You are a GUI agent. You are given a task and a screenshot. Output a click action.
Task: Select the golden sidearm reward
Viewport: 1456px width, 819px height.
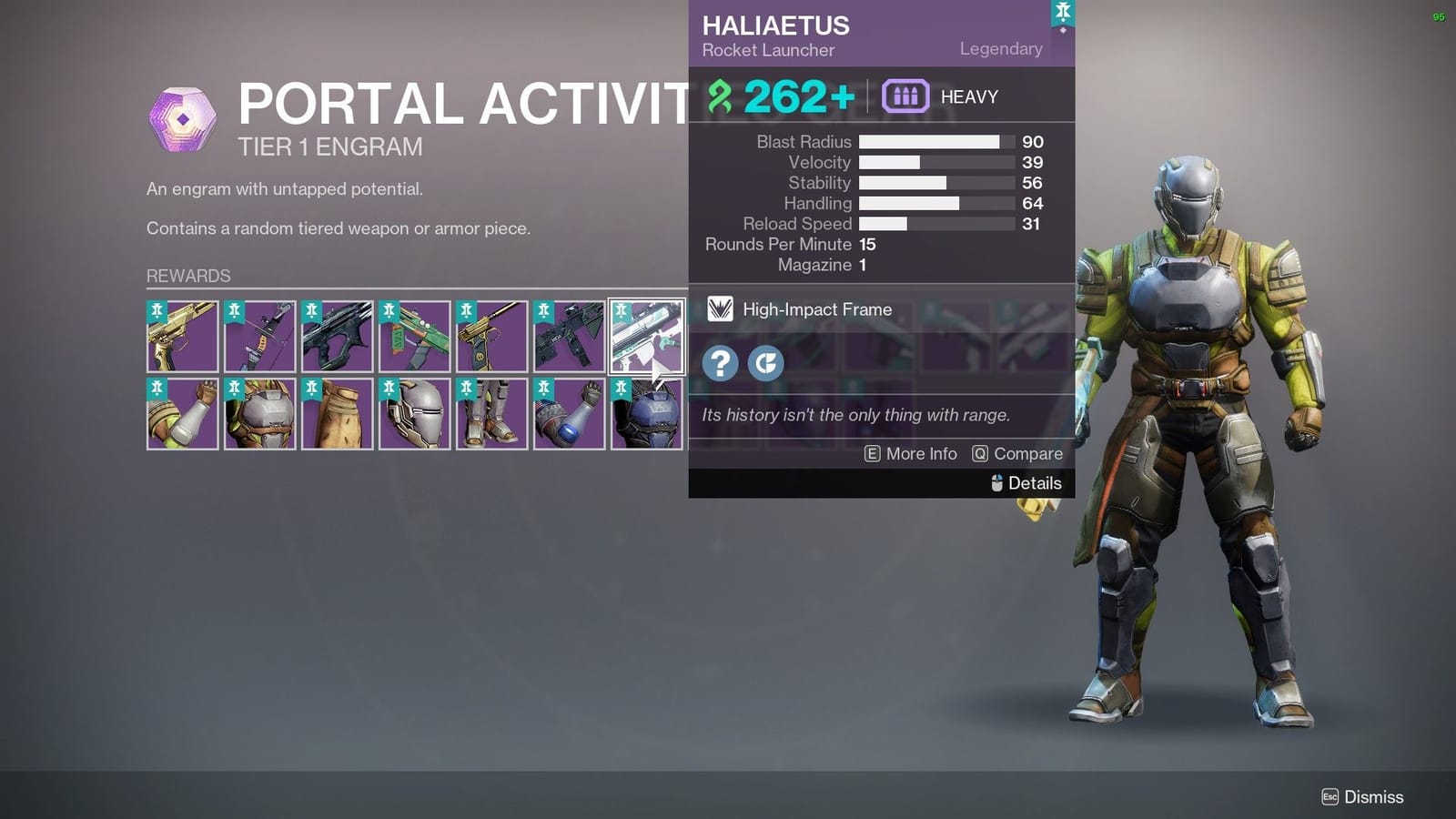pos(491,337)
